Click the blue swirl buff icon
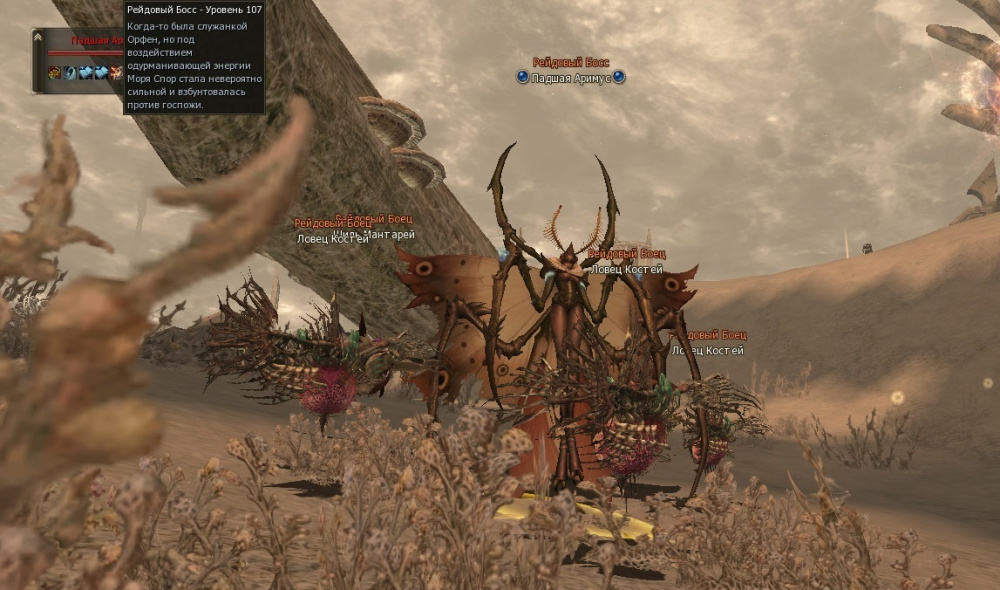 pyautogui.click(x=70, y=72)
